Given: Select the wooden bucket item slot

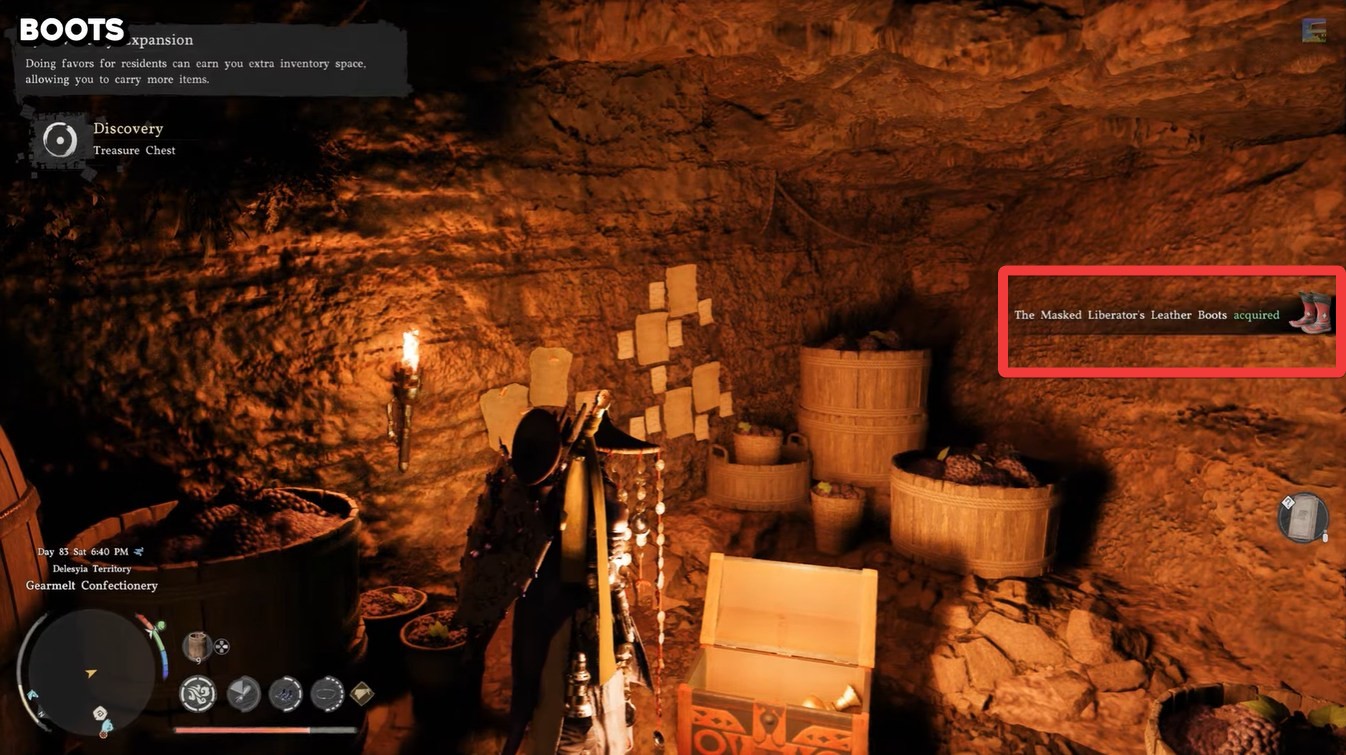Looking at the screenshot, I should (197, 646).
